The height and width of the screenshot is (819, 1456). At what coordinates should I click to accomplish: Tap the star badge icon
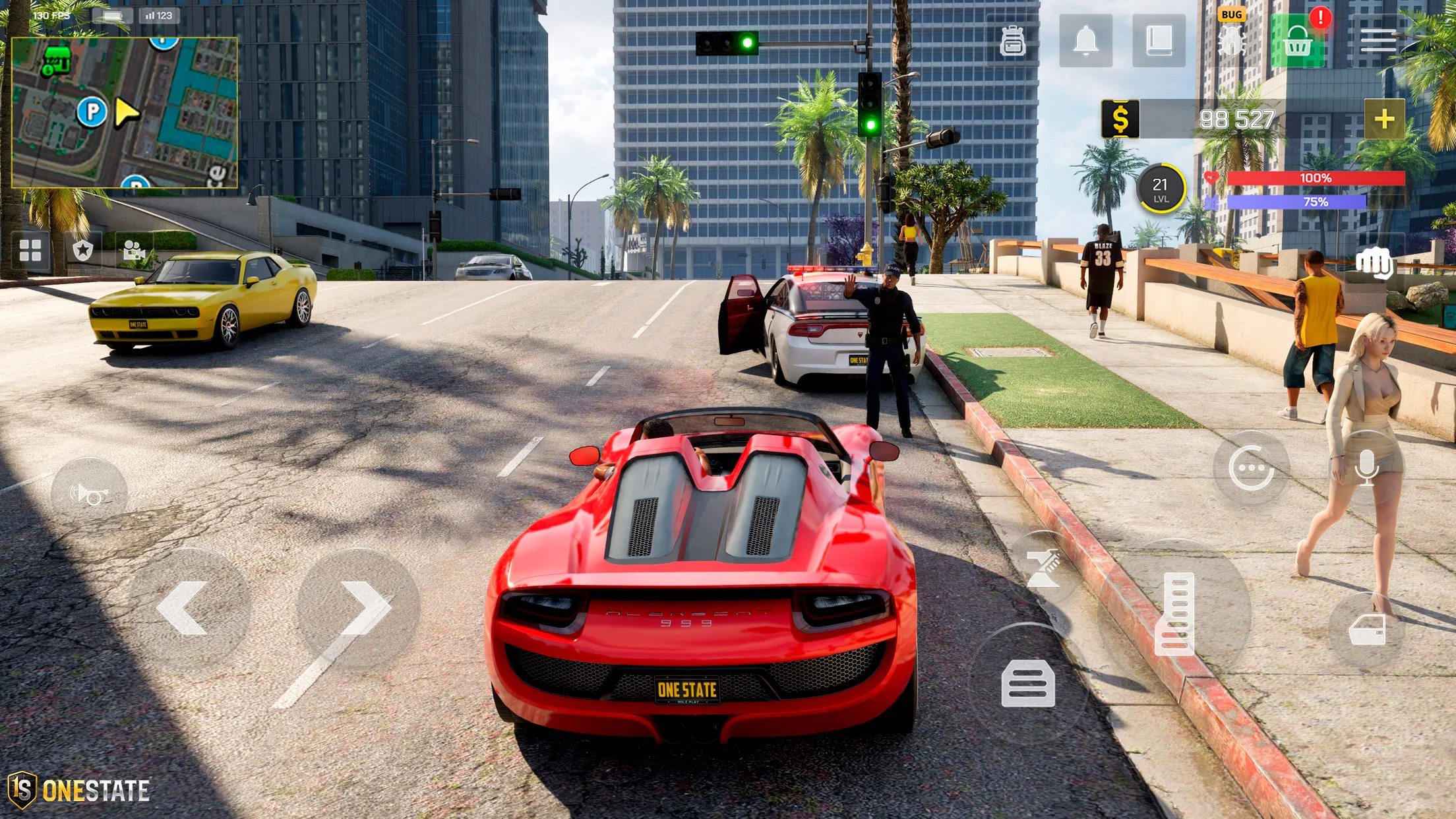click(x=82, y=251)
